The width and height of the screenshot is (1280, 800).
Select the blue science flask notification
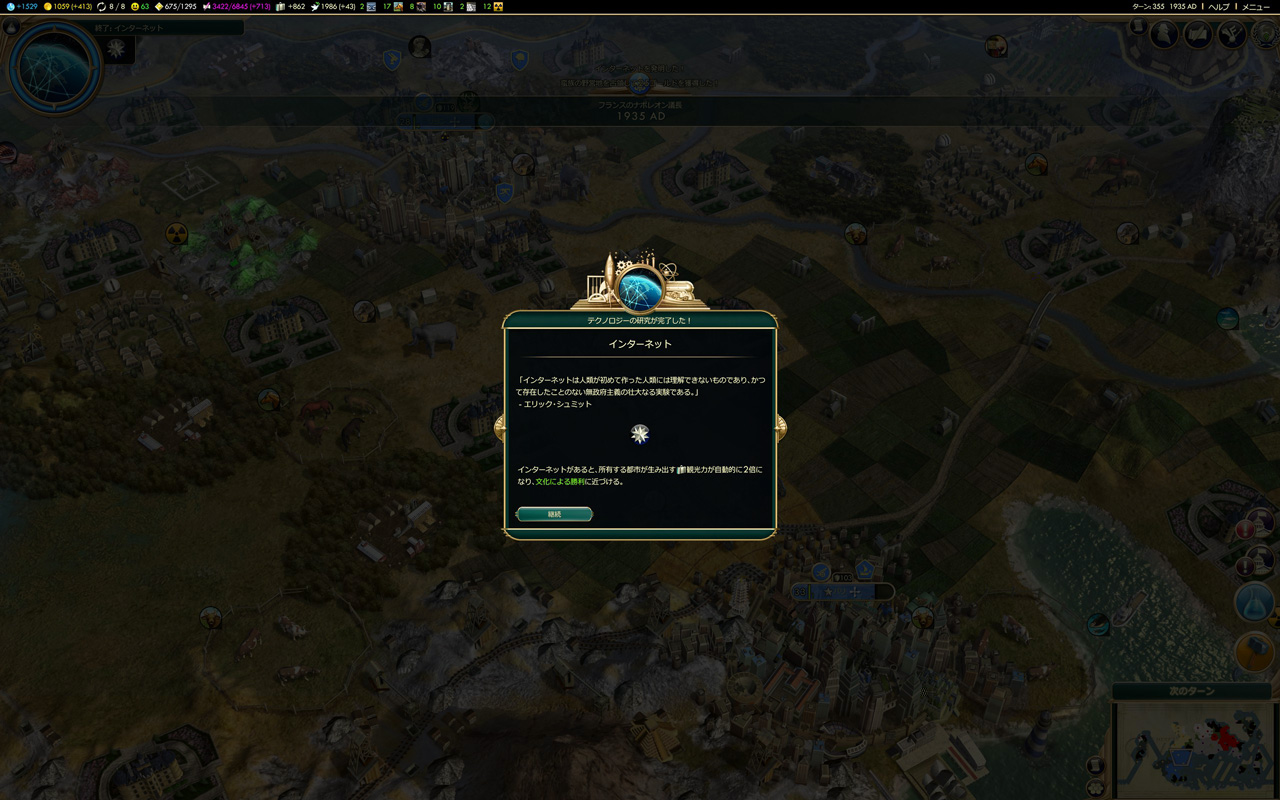[1254, 602]
